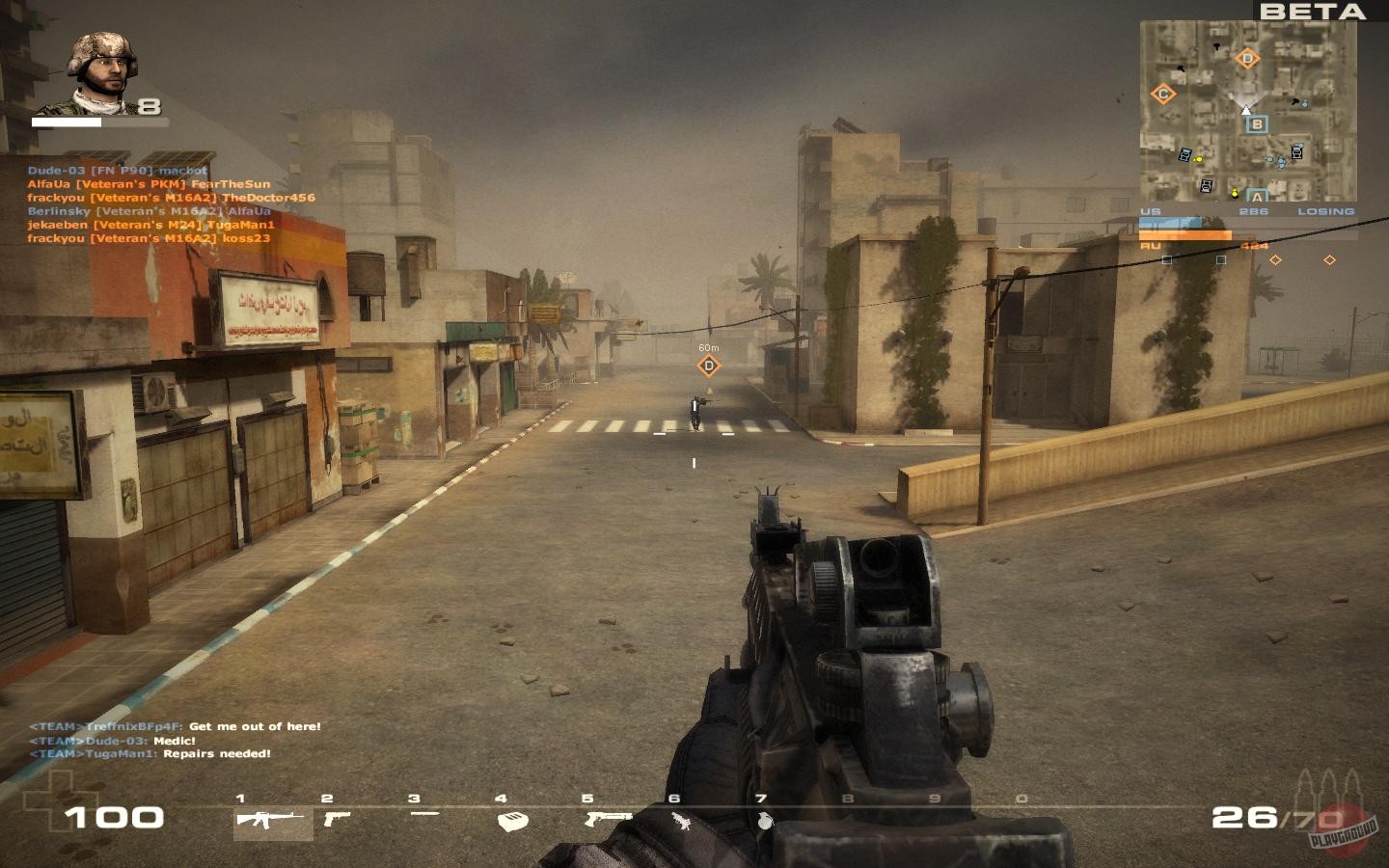
Task: Equip the grenade in slot 7
Action: 762,822
